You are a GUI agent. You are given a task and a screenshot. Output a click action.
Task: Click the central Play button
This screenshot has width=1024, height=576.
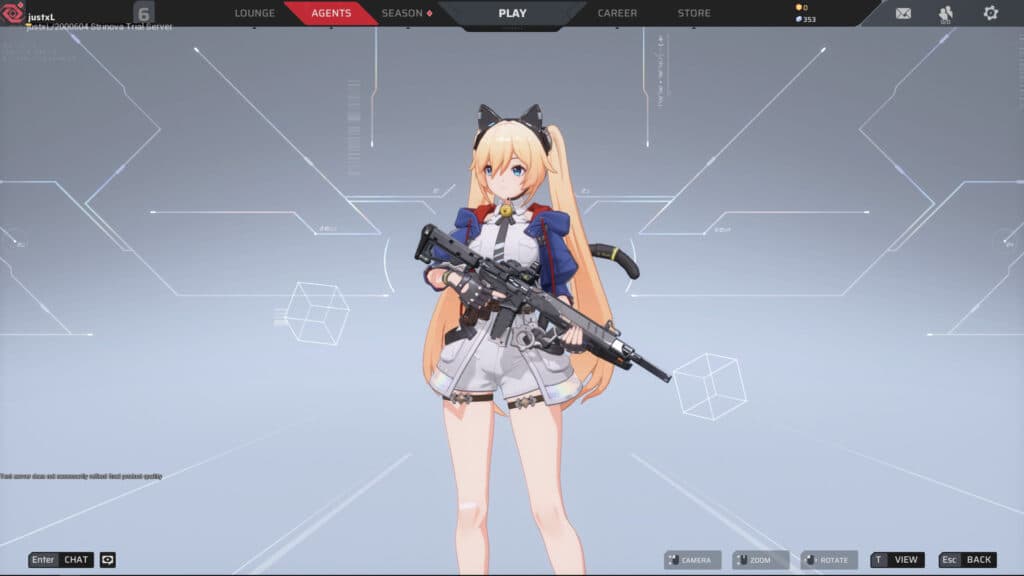pos(512,13)
